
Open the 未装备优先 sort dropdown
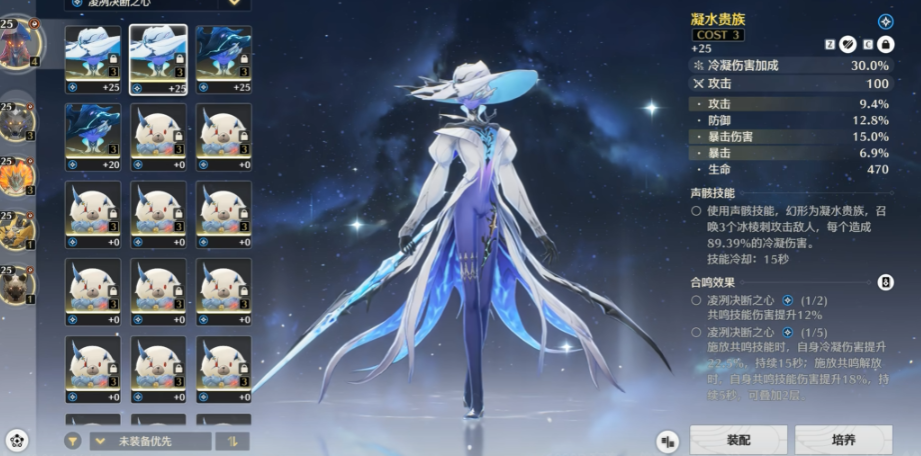click(x=150, y=441)
